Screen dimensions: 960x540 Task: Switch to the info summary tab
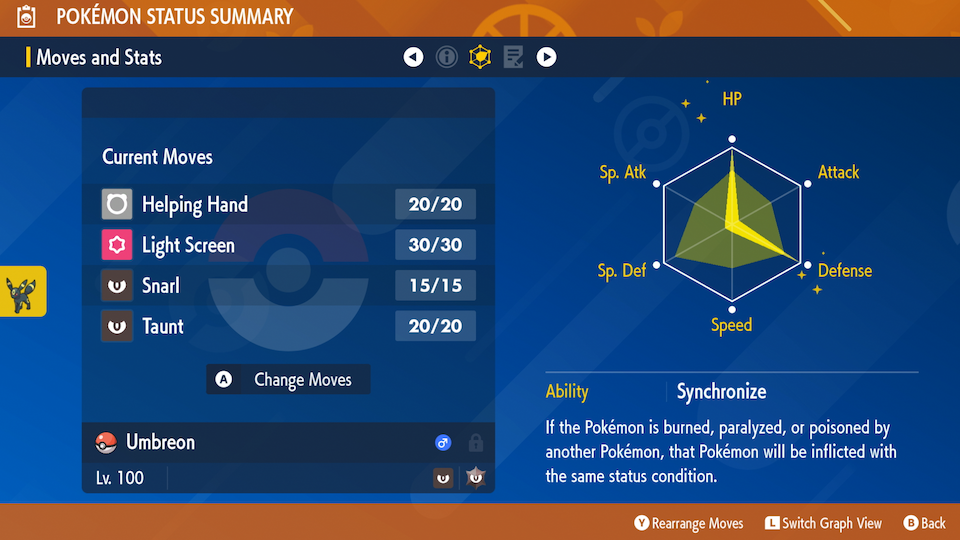pos(447,57)
